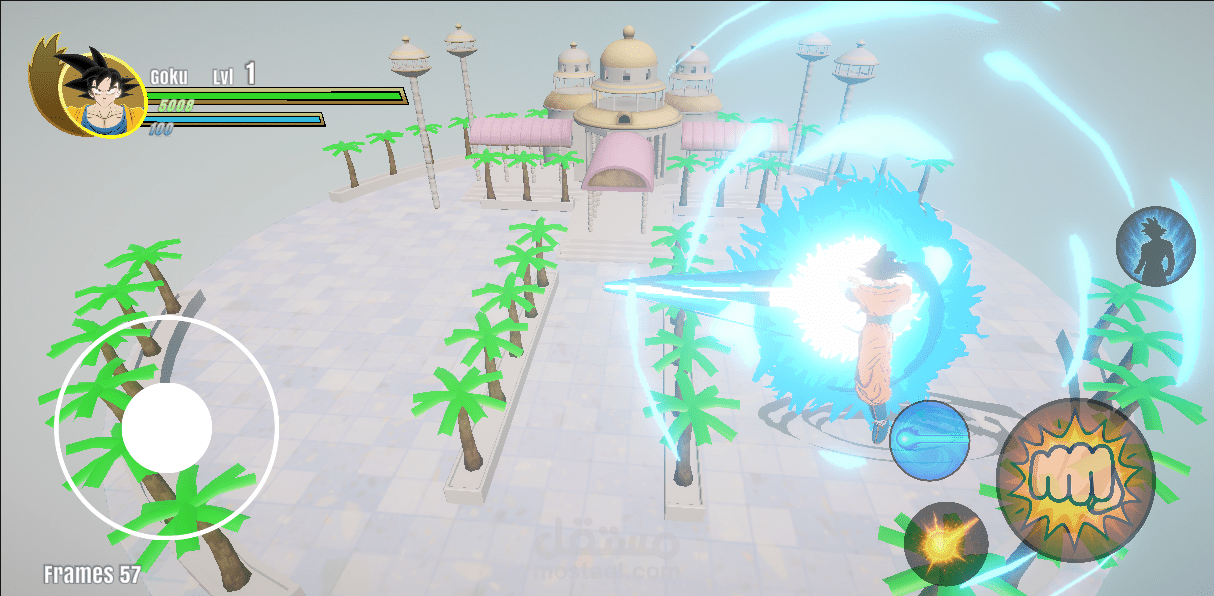
Task: Trigger the power-up aura transformation button
Action: coord(1156,246)
